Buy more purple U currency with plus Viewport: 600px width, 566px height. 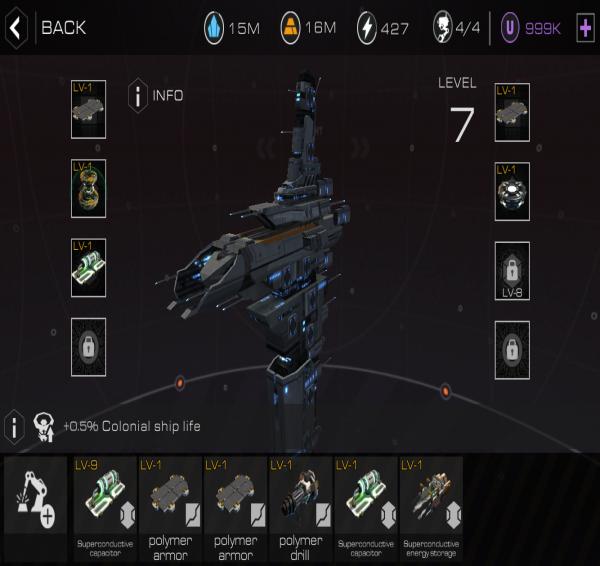(x=585, y=28)
